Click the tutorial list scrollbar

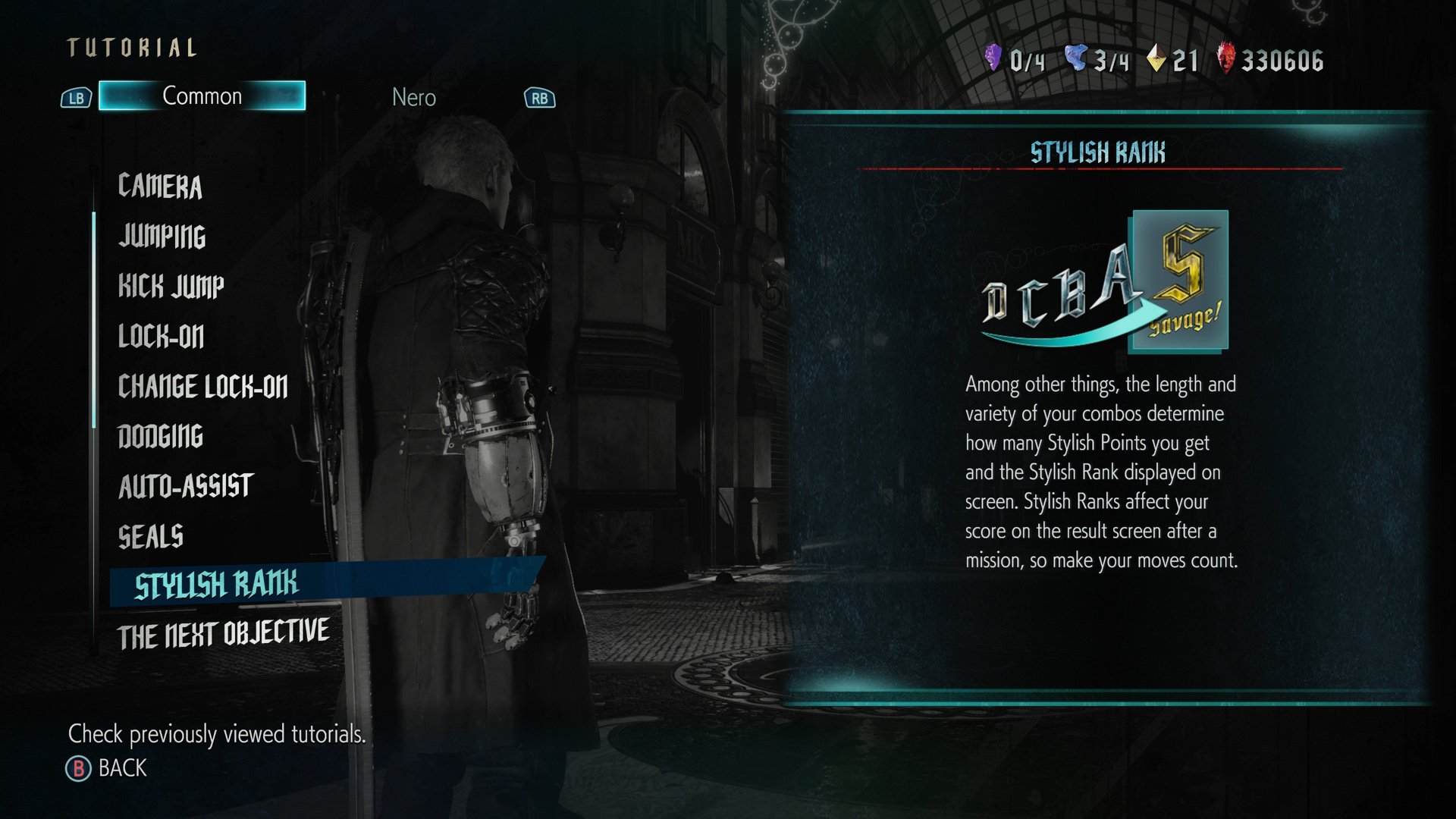click(x=94, y=318)
